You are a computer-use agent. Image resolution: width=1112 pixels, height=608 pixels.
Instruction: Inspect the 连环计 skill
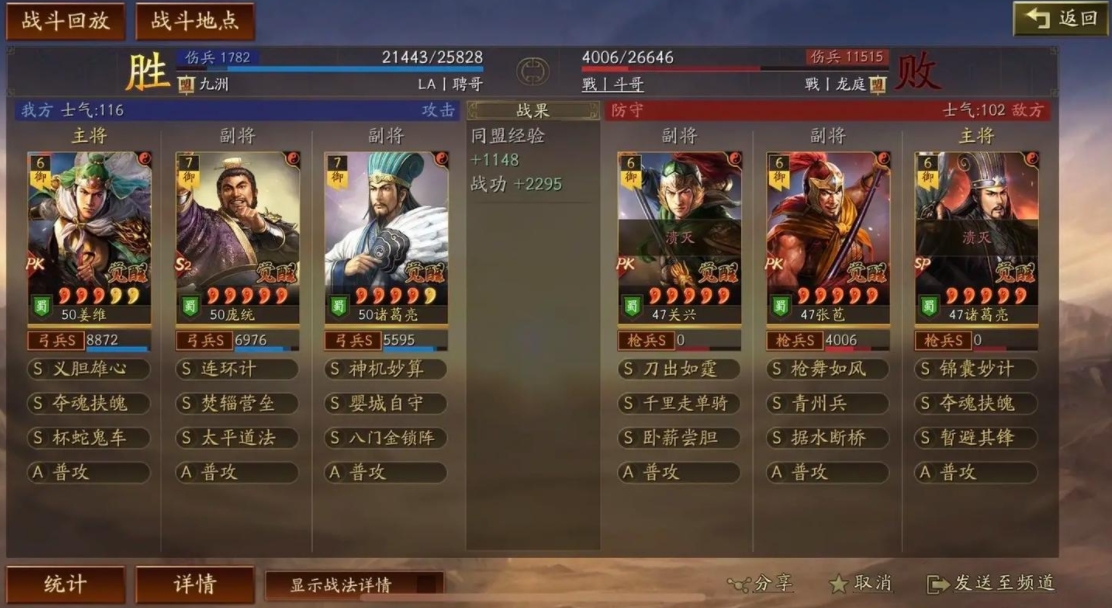[x=238, y=369]
